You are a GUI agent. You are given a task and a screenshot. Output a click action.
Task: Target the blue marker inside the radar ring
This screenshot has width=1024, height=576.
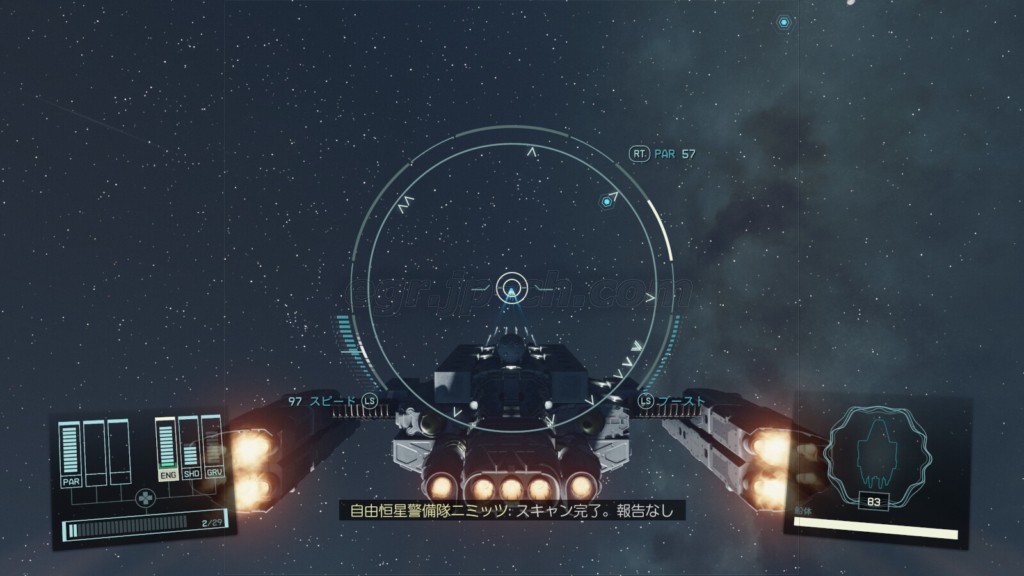click(x=606, y=202)
